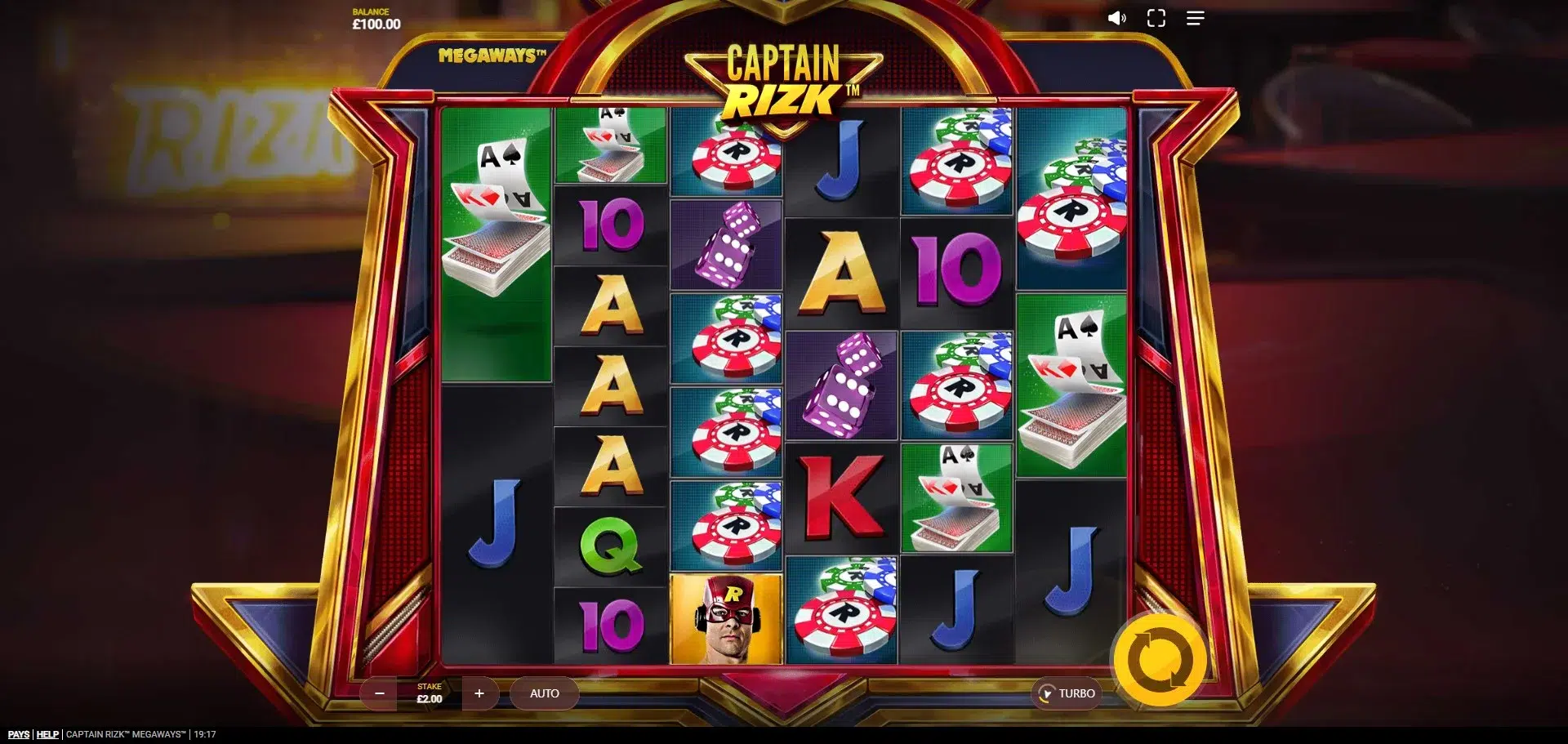Open the HELP page link

[47, 734]
